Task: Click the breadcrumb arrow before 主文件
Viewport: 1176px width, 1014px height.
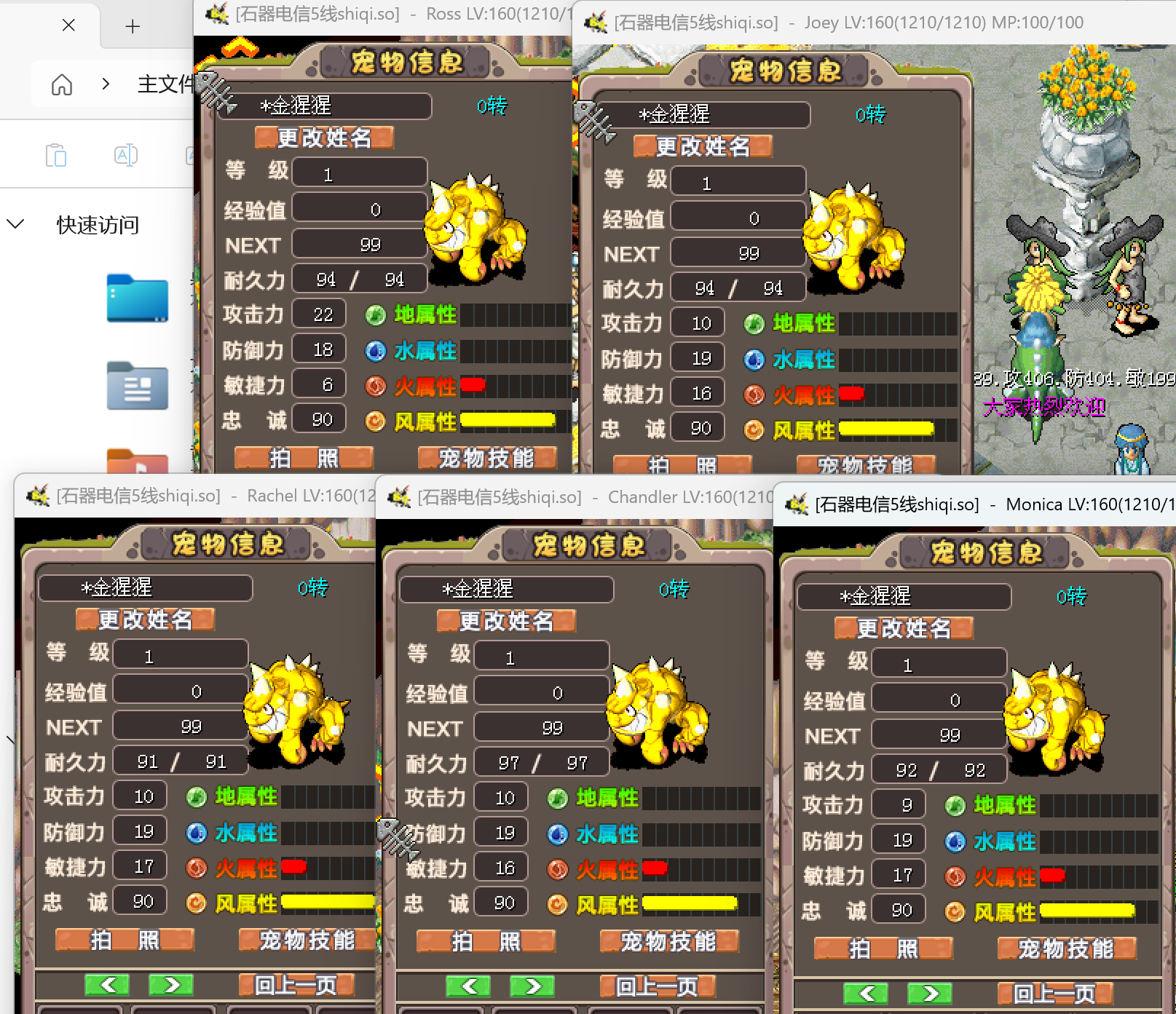Action: [x=106, y=84]
